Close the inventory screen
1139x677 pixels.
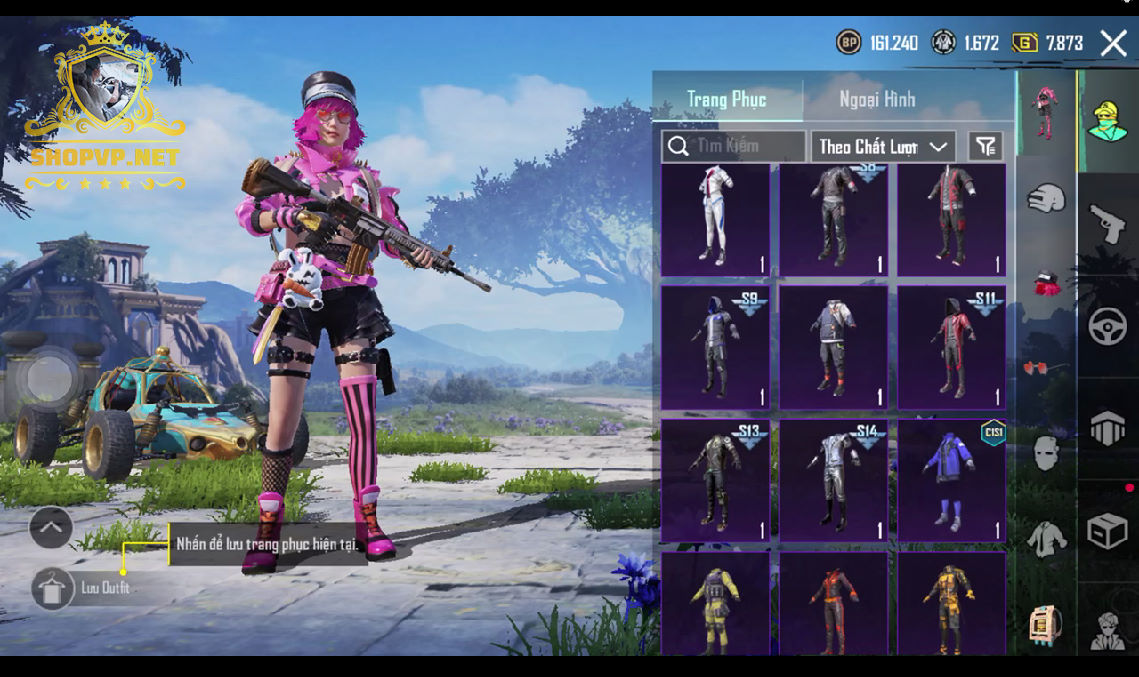click(x=1113, y=43)
